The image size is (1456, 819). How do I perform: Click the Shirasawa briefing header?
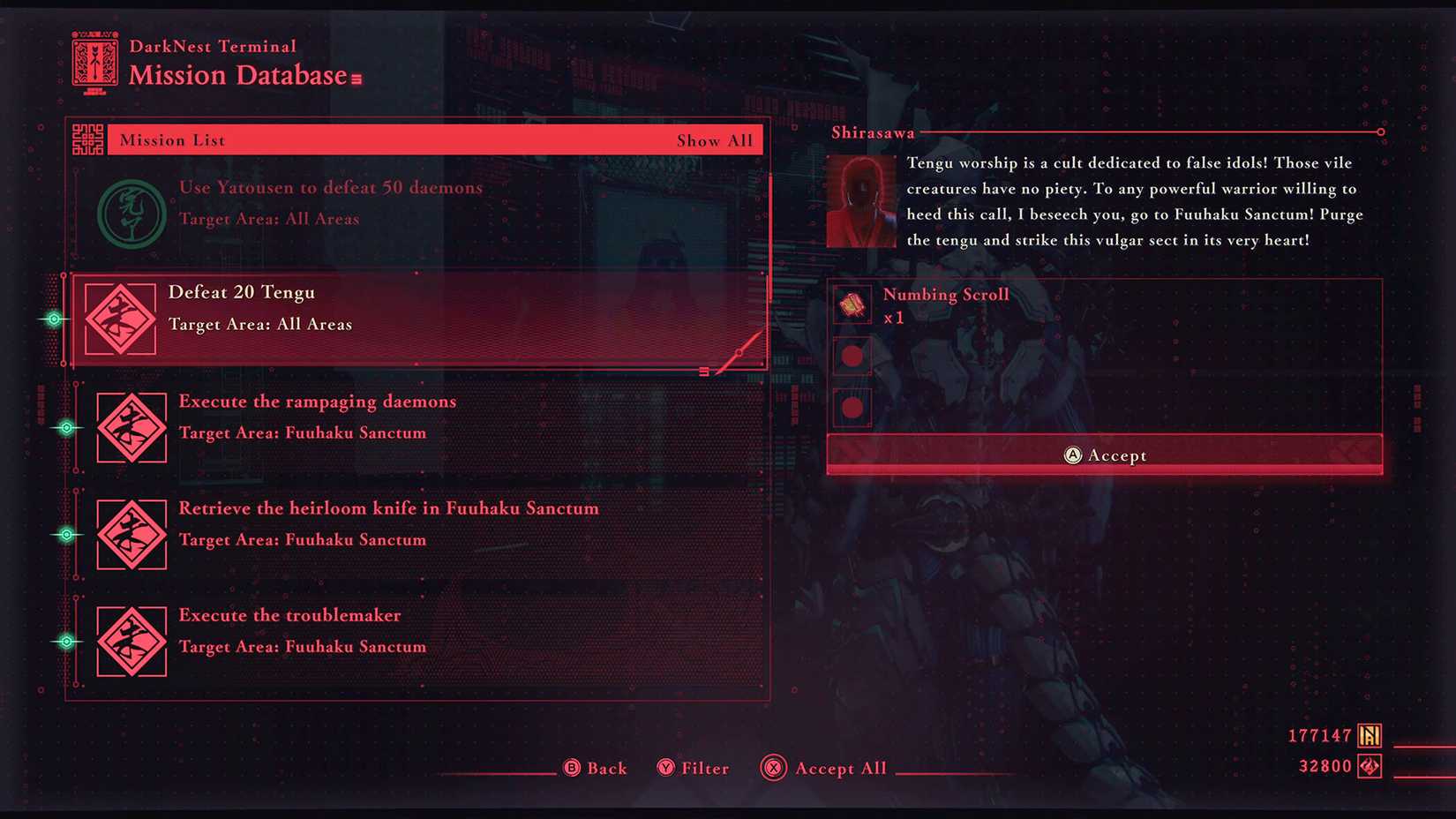(872, 131)
